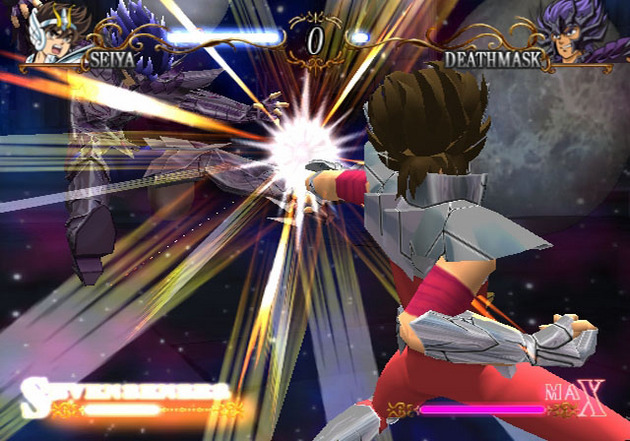Click Seiya's character portrait
This screenshot has height=441, width=630.
pyautogui.click(x=54, y=30)
